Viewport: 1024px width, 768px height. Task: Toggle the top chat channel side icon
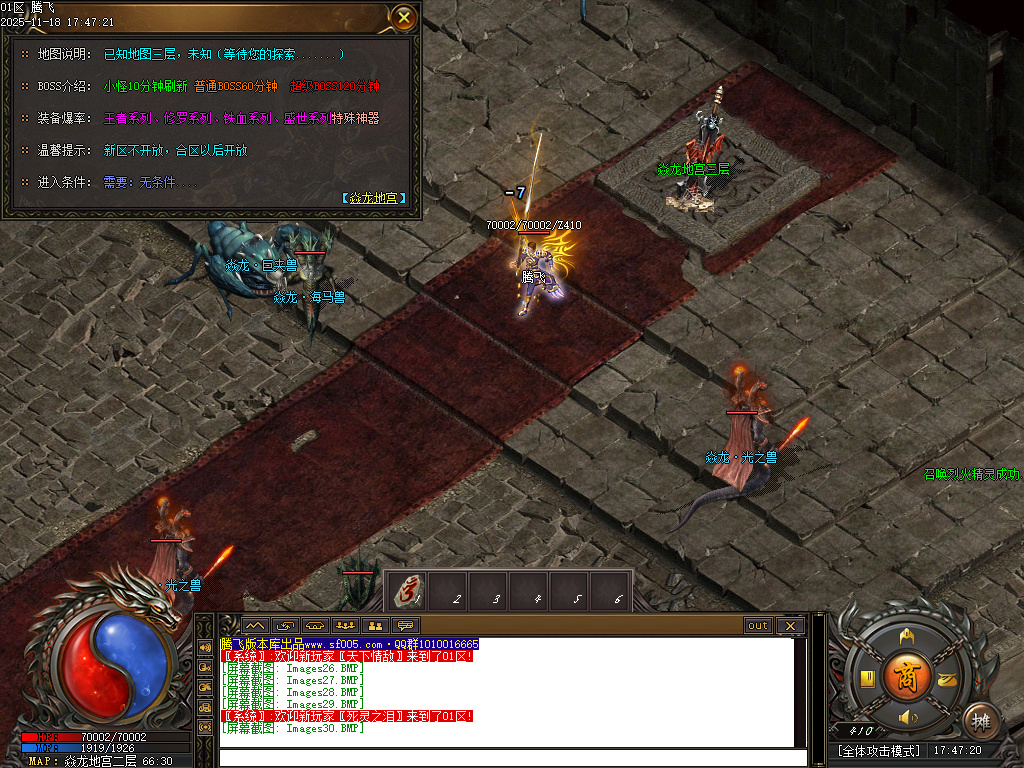[x=204, y=647]
